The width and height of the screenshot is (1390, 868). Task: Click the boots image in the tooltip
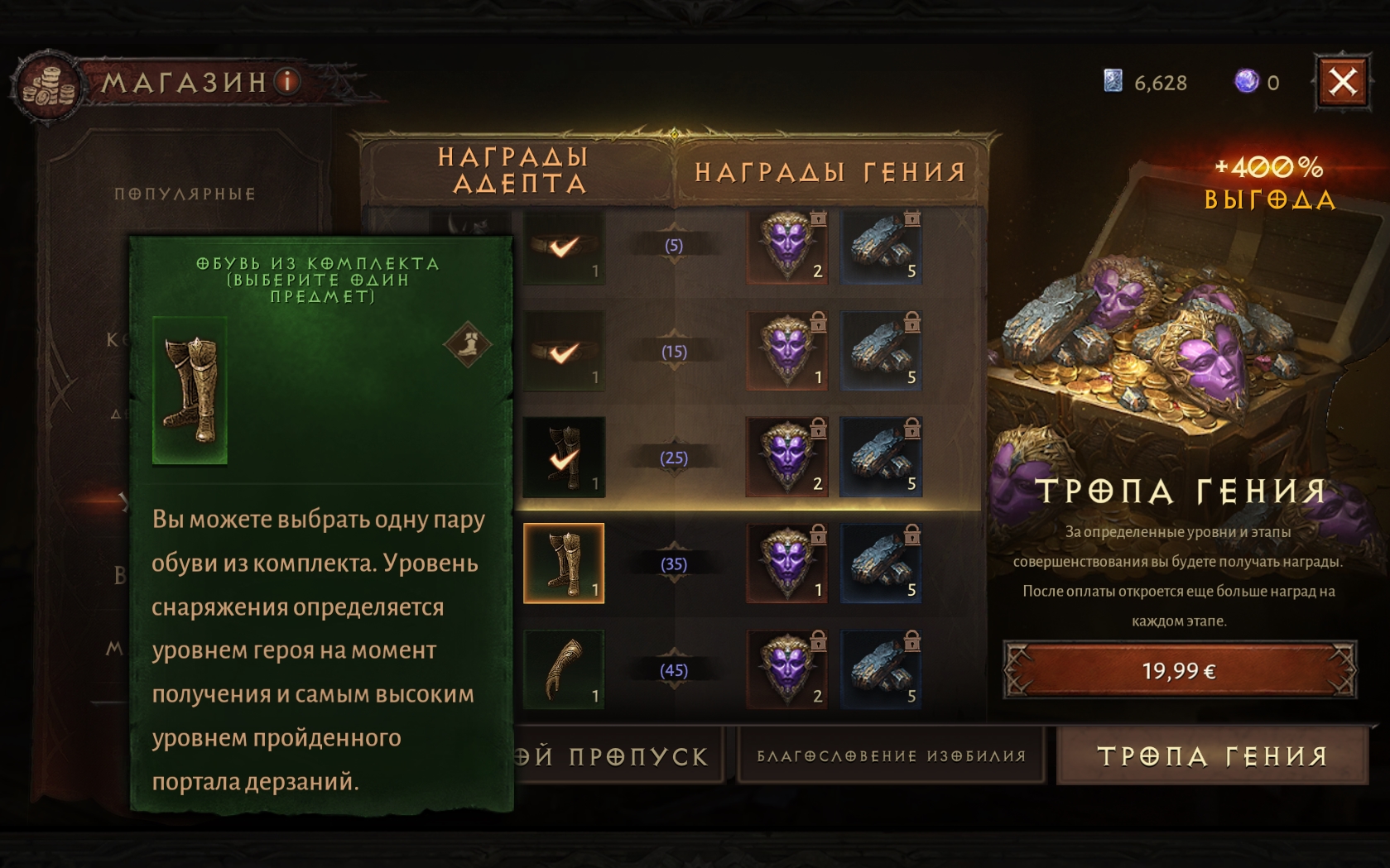coord(190,391)
